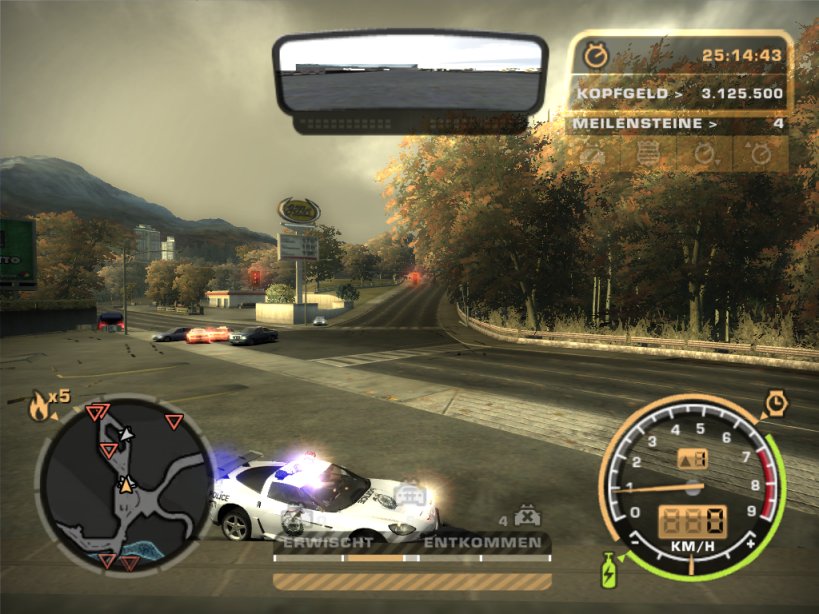Click the first milestone icon beside the shield
This screenshot has width=819, height=614.
pyautogui.click(x=594, y=154)
